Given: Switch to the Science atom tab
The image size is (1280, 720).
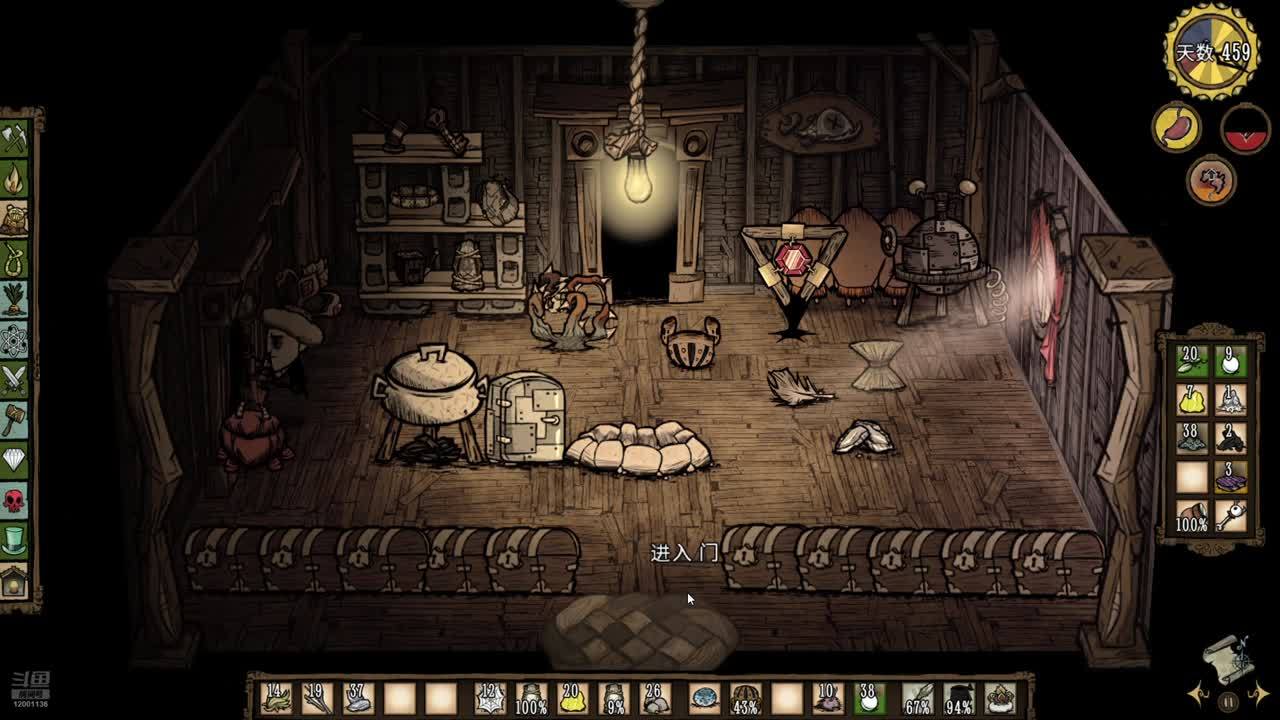Looking at the screenshot, I should (14, 339).
